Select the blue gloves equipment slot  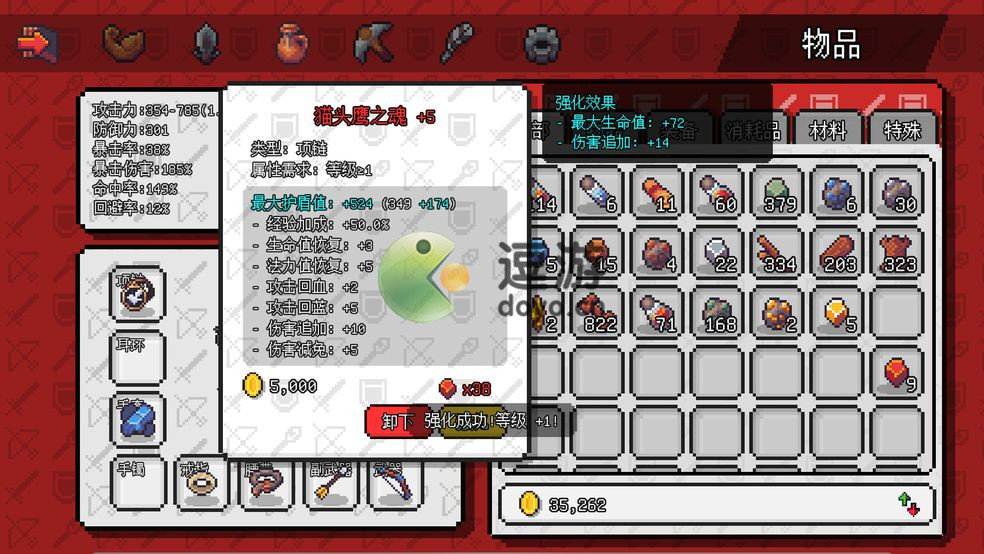point(137,421)
